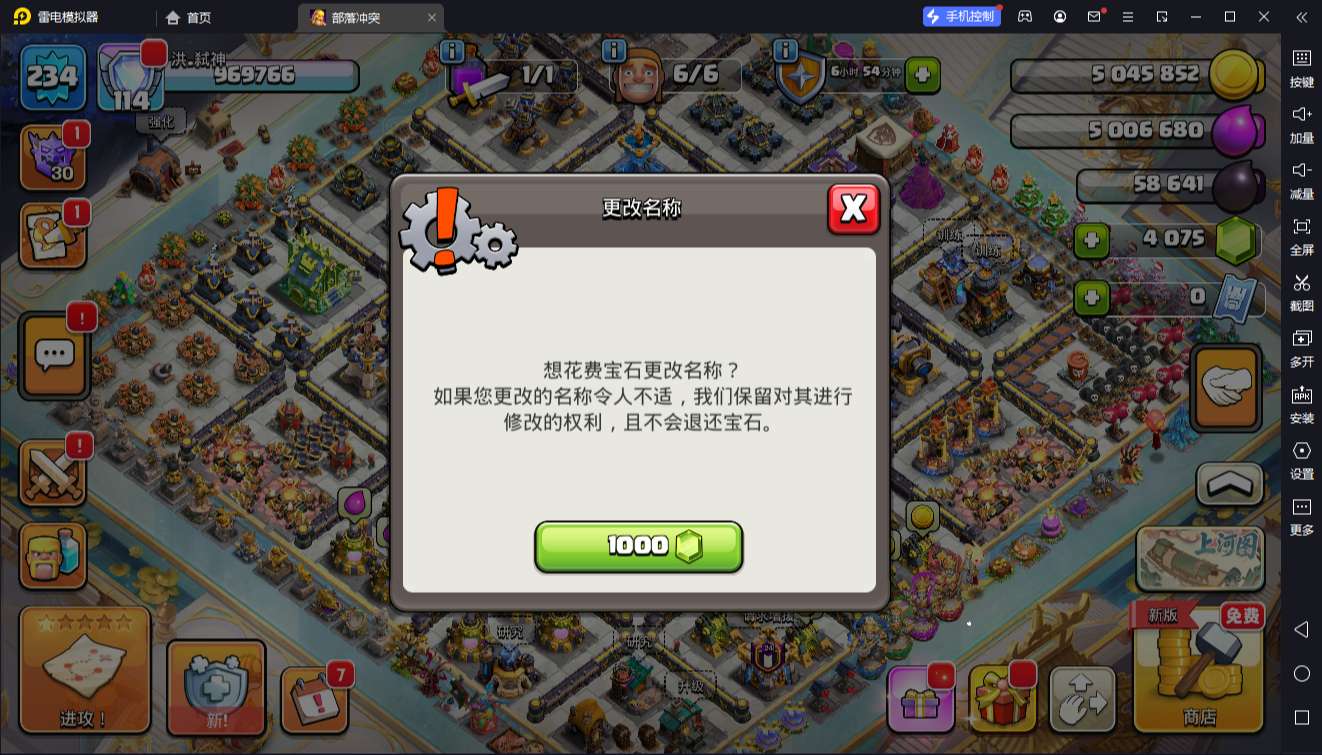Open the Builder Base barbarian potion icon
The height and width of the screenshot is (755, 1322).
(x=53, y=555)
